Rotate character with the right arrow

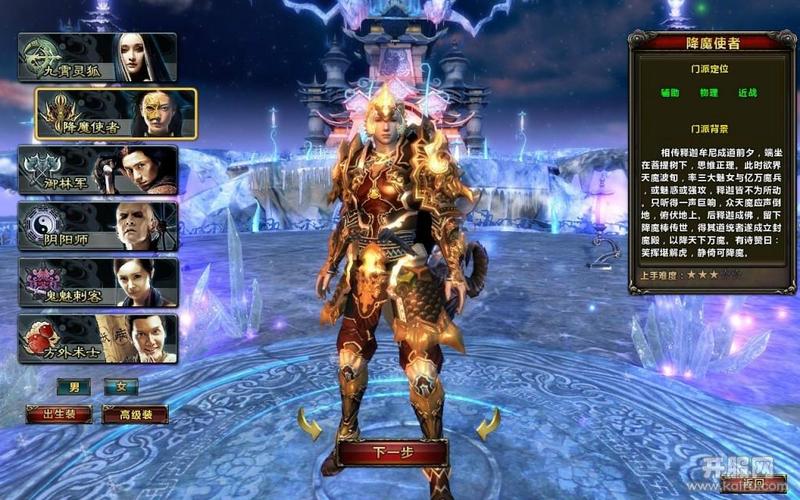pos(487,428)
